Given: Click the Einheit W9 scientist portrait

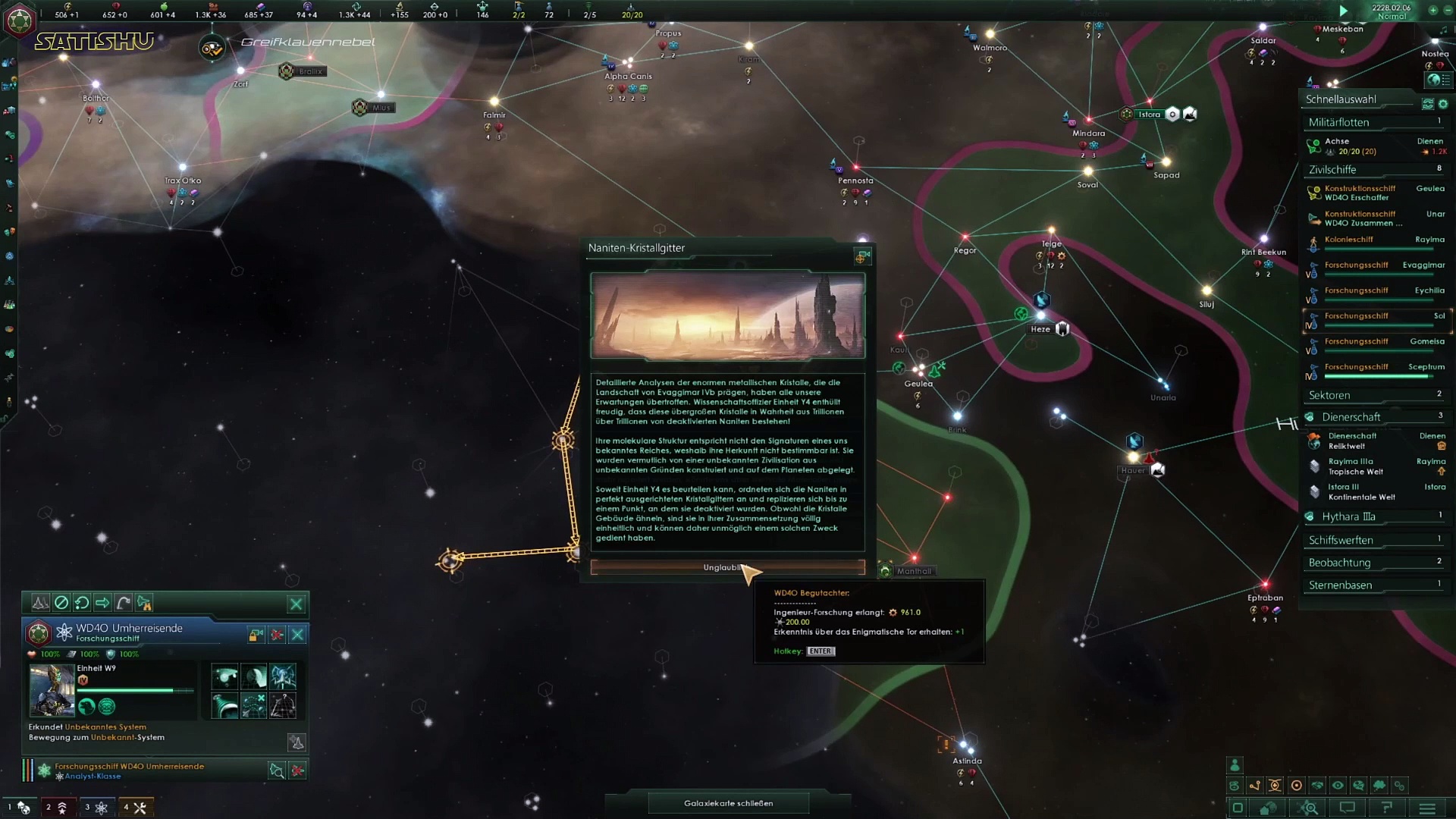Looking at the screenshot, I should [x=52, y=691].
